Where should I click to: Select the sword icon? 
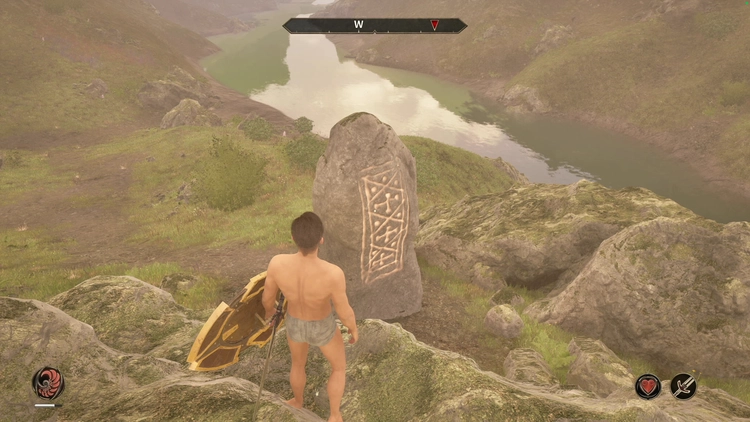(x=684, y=386)
